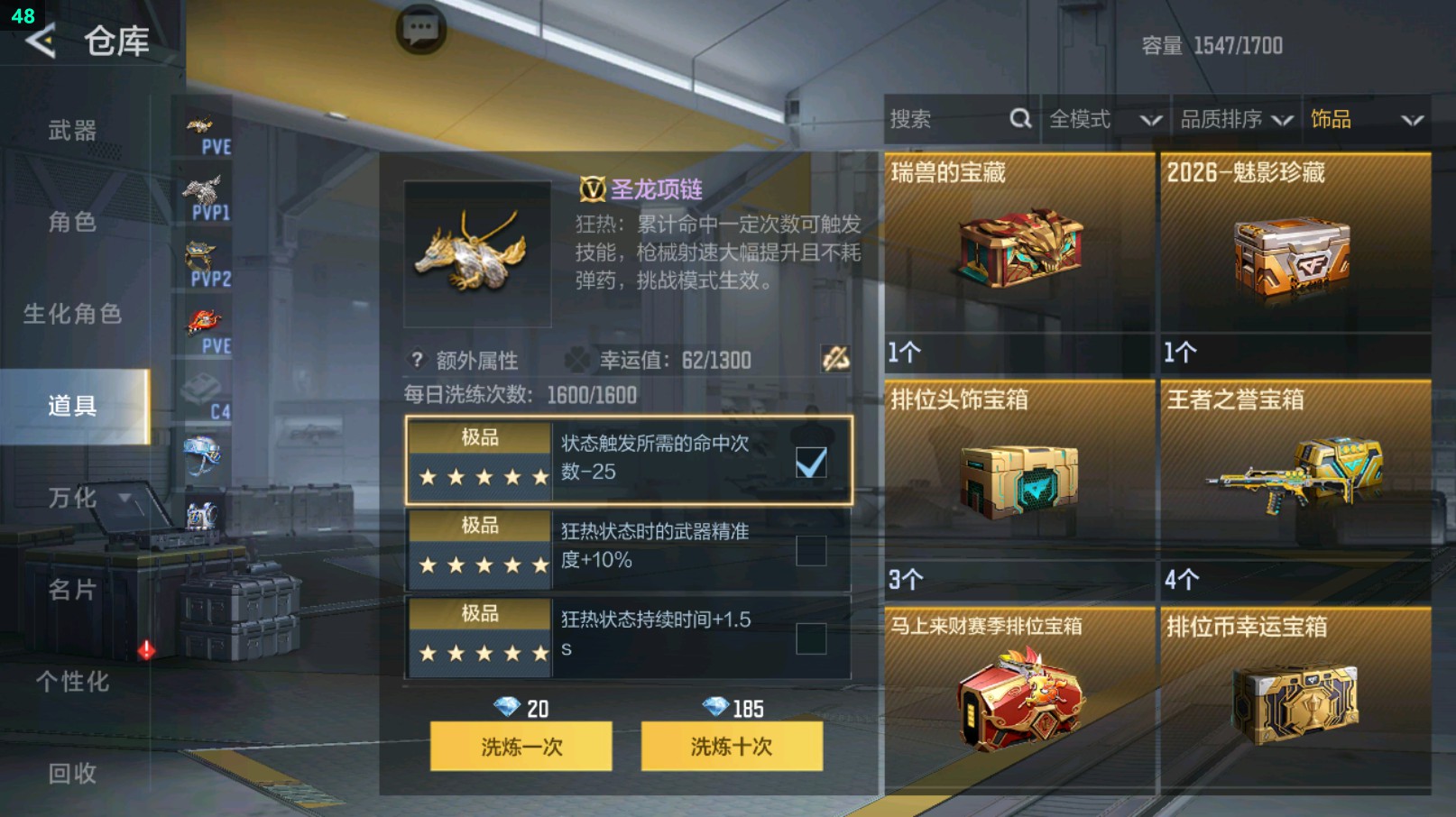Select the silver dragon PVP1 accessory icon
This screenshot has height=817, width=1456.
[x=202, y=191]
